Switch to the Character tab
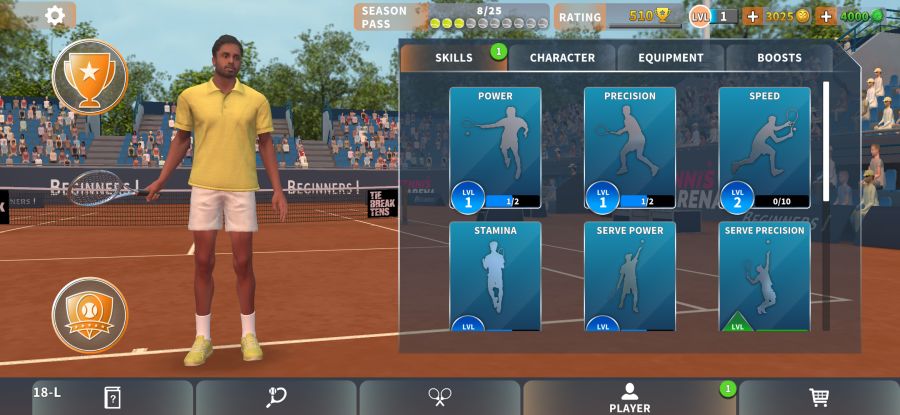Viewport: 900px width, 415px height. (x=562, y=58)
